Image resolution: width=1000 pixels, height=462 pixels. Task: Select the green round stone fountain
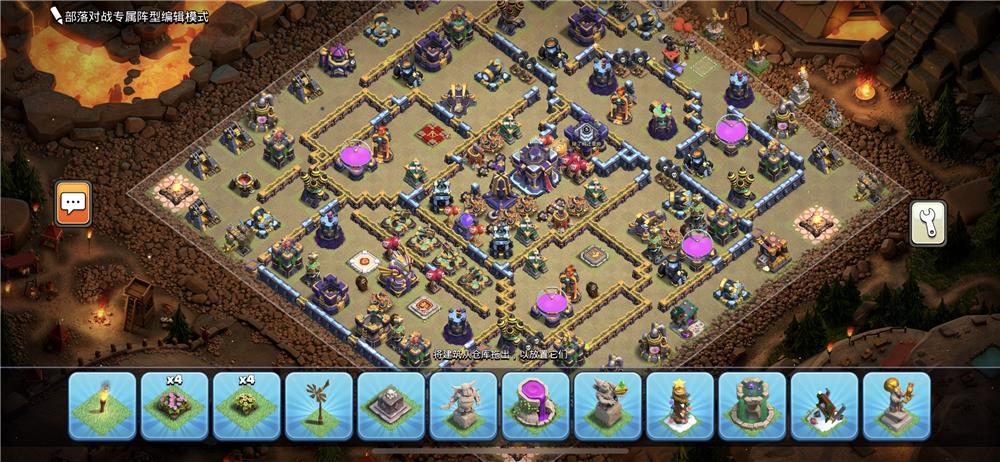[752, 406]
